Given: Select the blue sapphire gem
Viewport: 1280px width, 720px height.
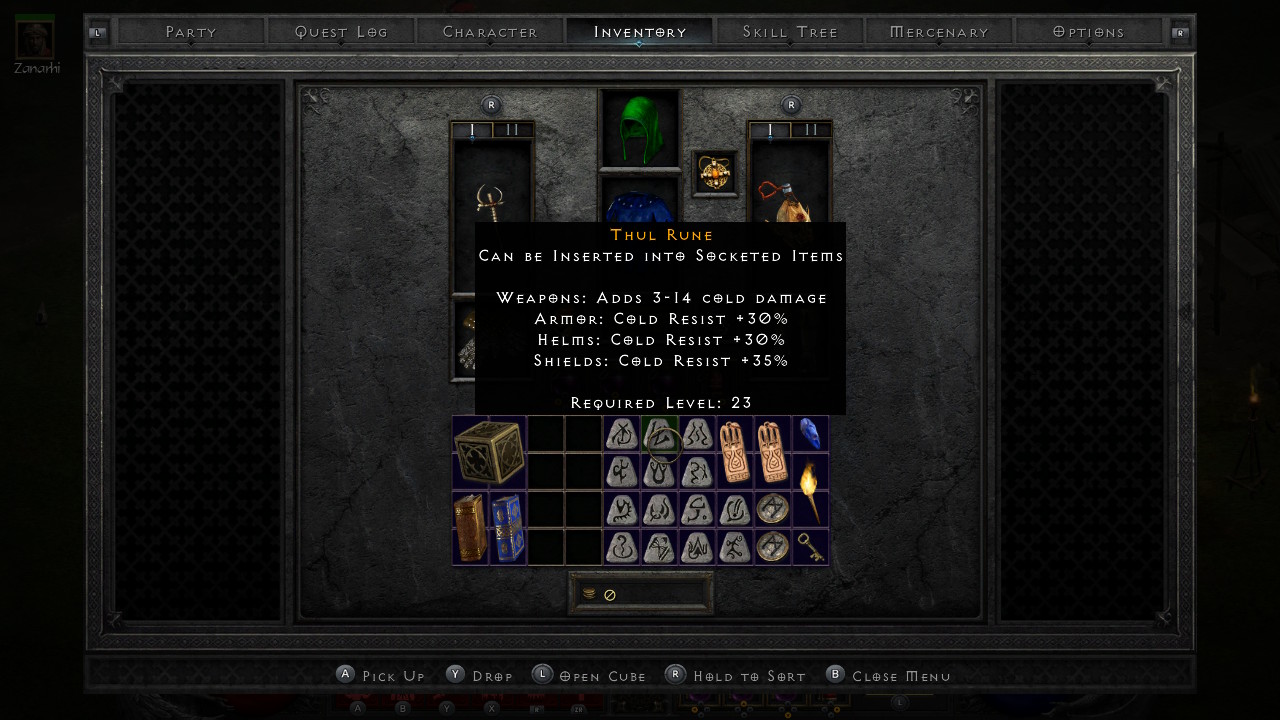Looking at the screenshot, I should click(x=810, y=434).
